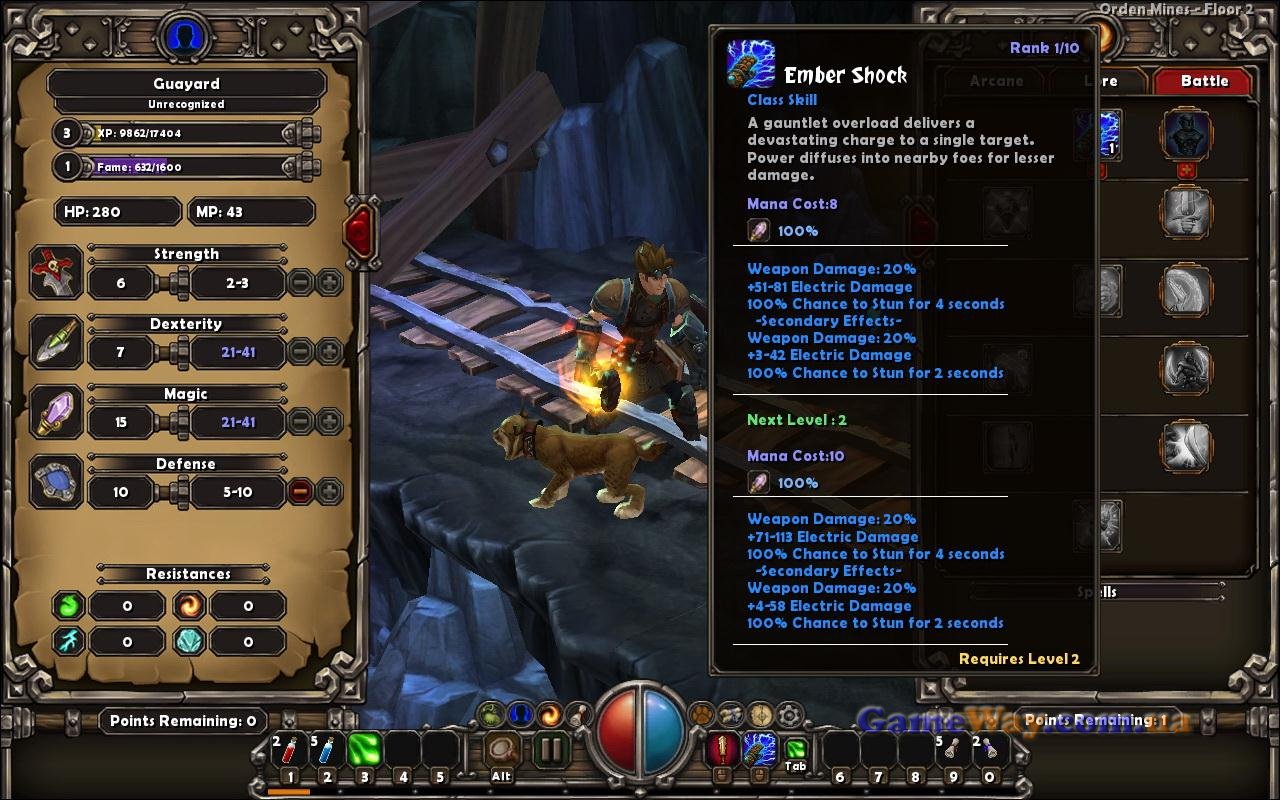The height and width of the screenshot is (800, 1280).
Task: Open the pet panel with the paw icon
Action: pyautogui.click(x=703, y=715)
